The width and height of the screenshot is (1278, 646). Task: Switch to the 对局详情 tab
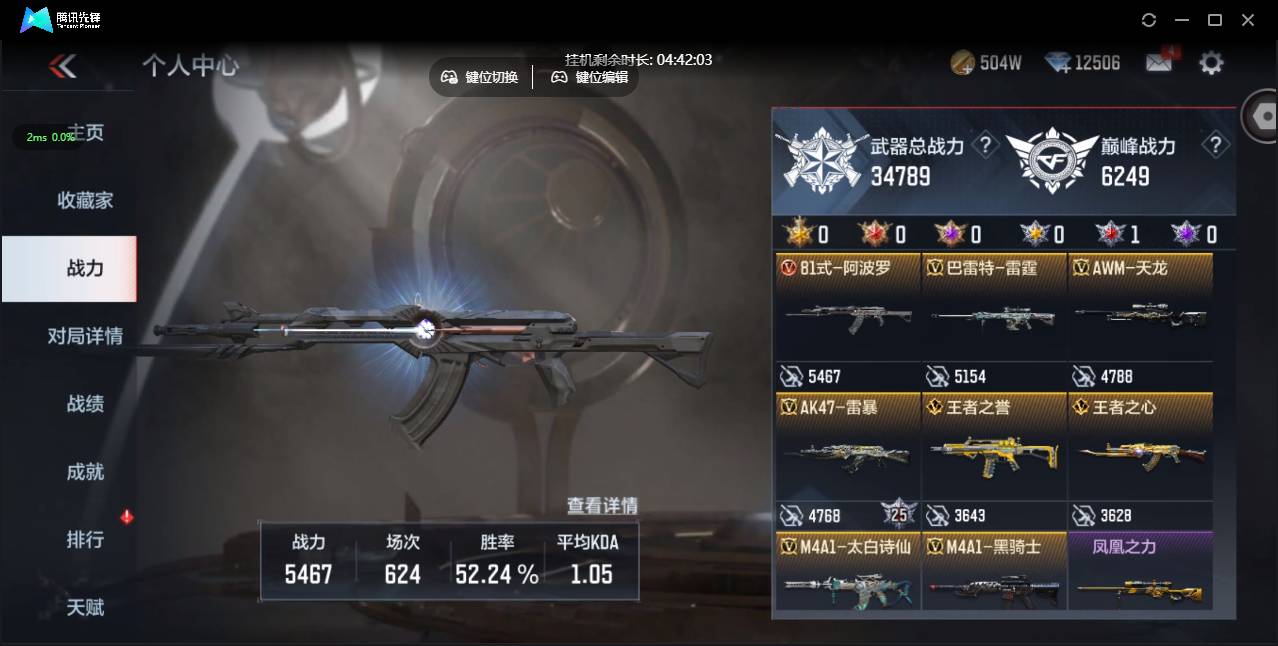tap(85, 336)
